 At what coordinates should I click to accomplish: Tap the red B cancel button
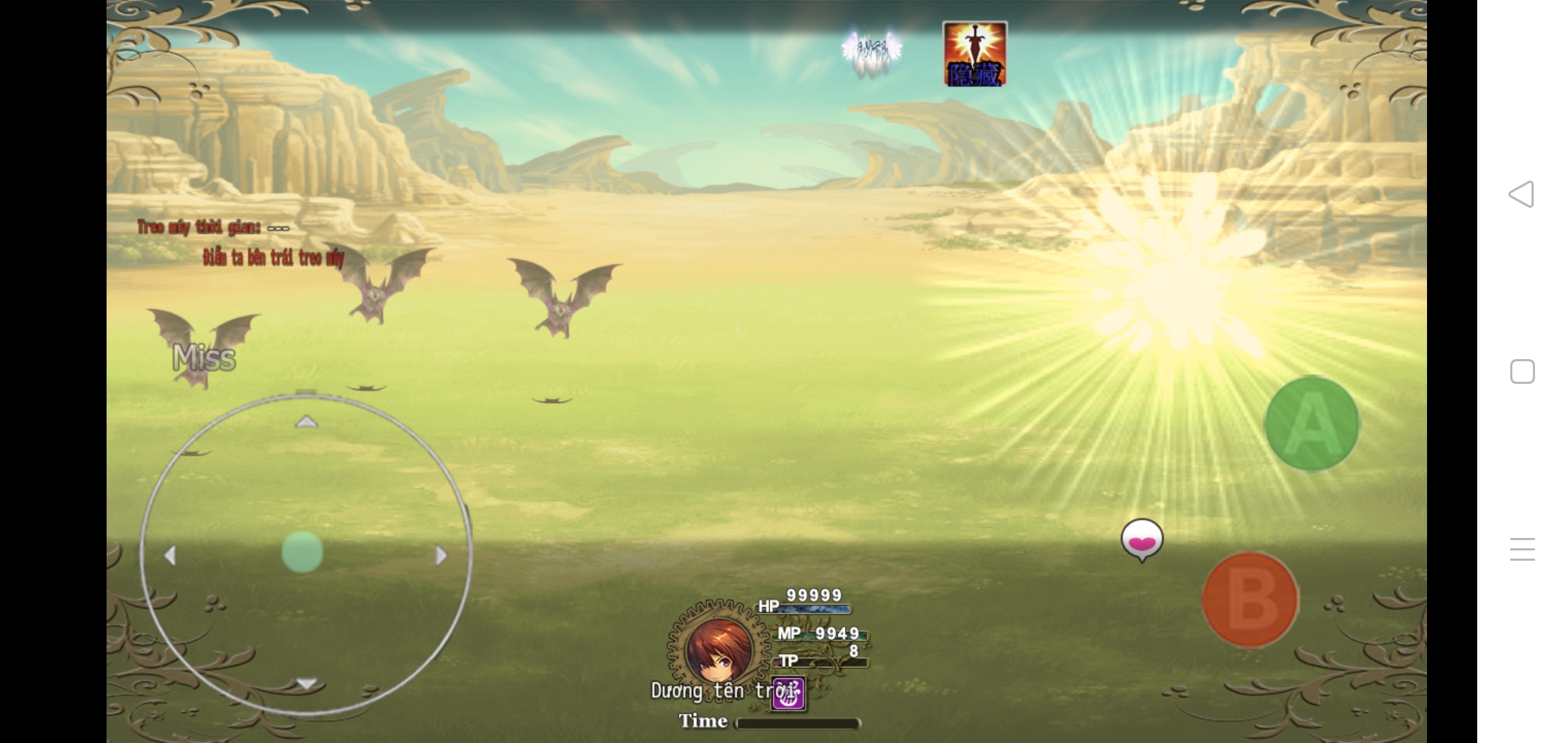click(x=1250, y=599)
